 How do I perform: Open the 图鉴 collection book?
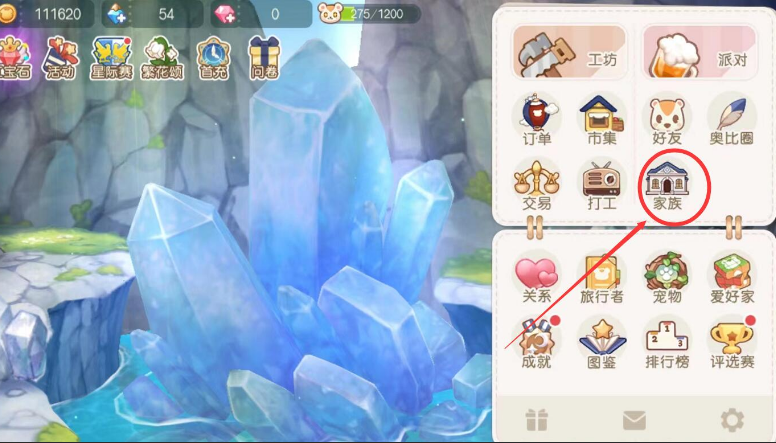coord(603,342)
